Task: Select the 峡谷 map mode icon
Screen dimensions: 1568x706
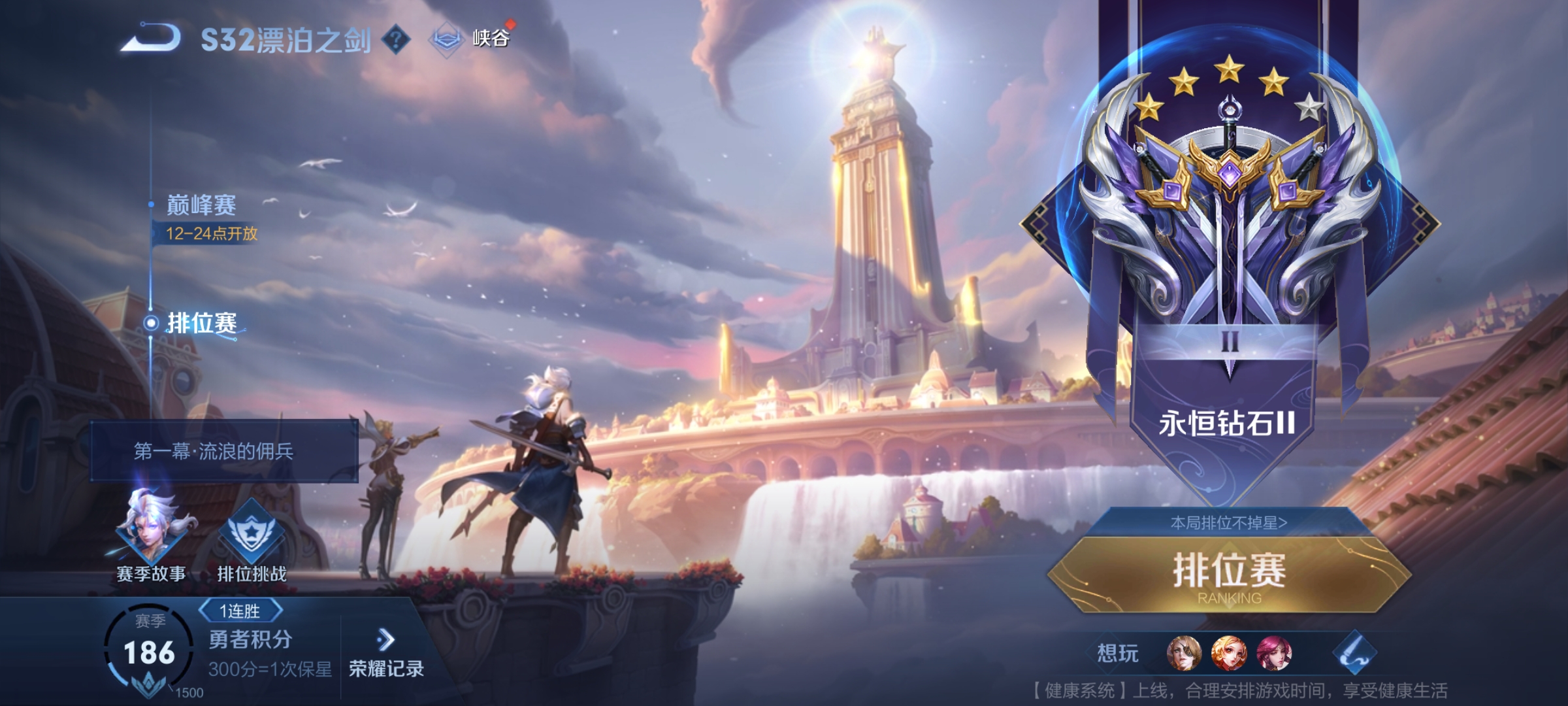Action: click(x=446, y=39)
